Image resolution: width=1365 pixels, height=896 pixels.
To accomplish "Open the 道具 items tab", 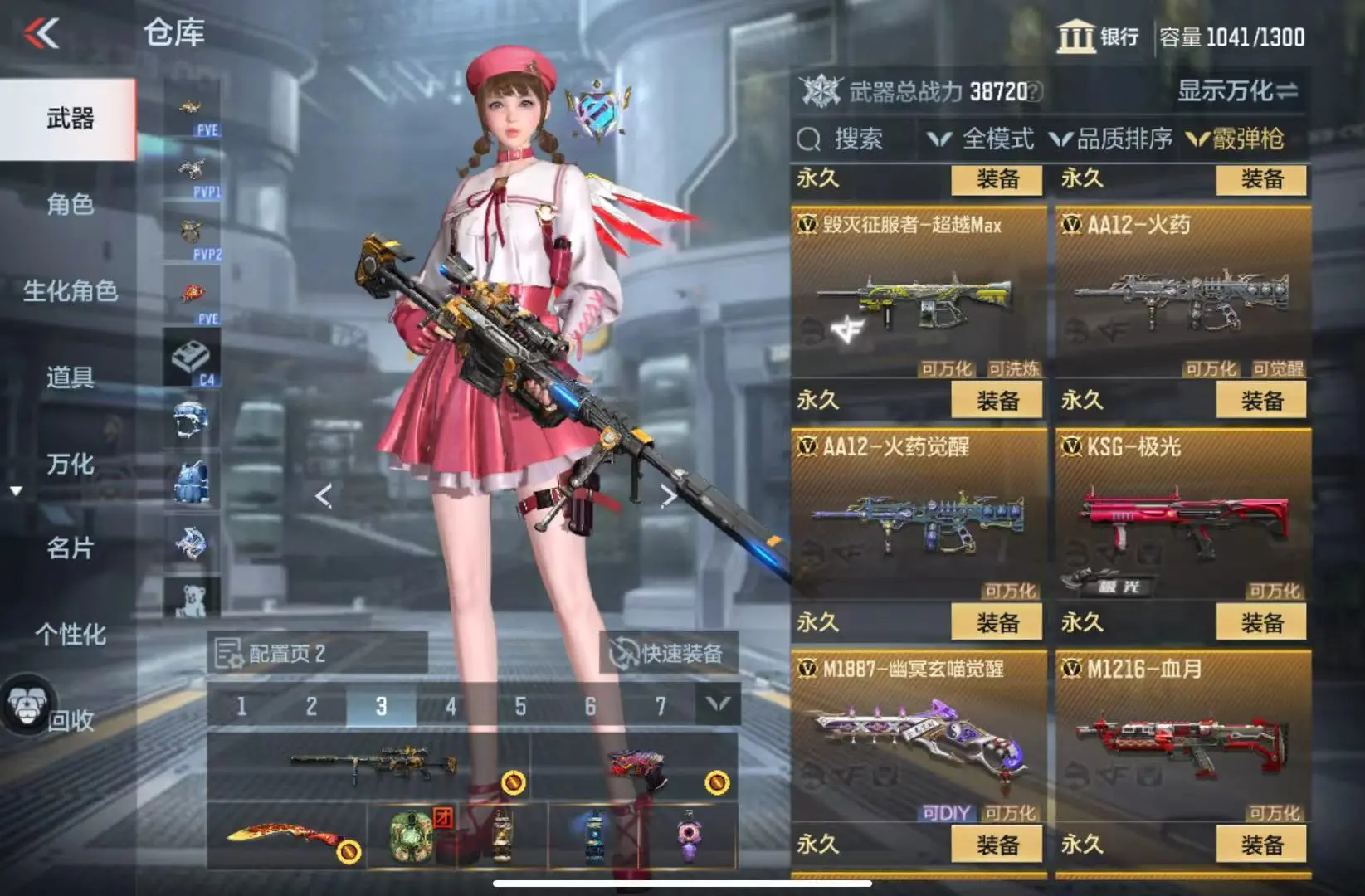I will click(x=70, y=377).
